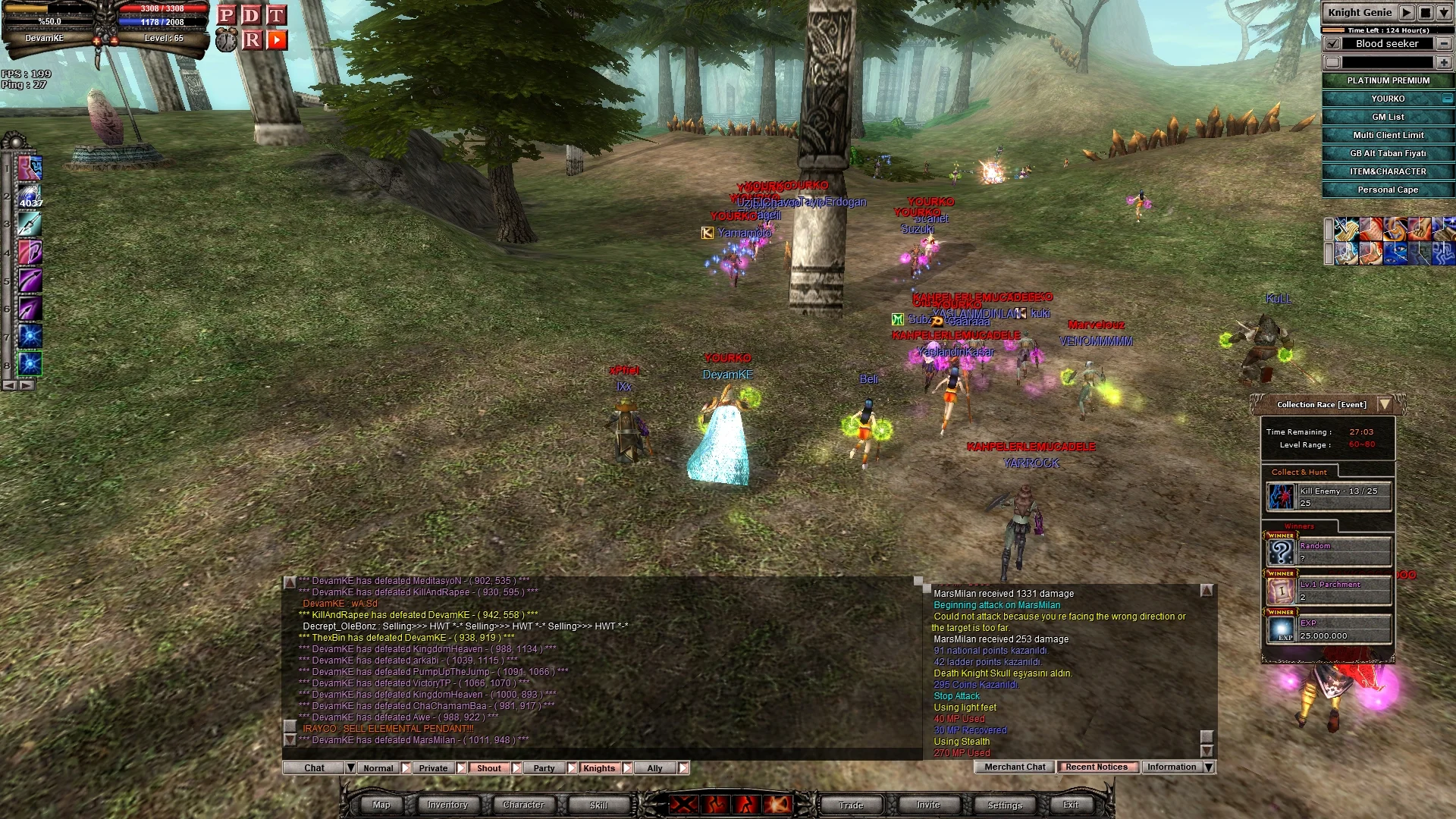Click the Invite button
Viewport: 1456px width, 819px height.
928,805
